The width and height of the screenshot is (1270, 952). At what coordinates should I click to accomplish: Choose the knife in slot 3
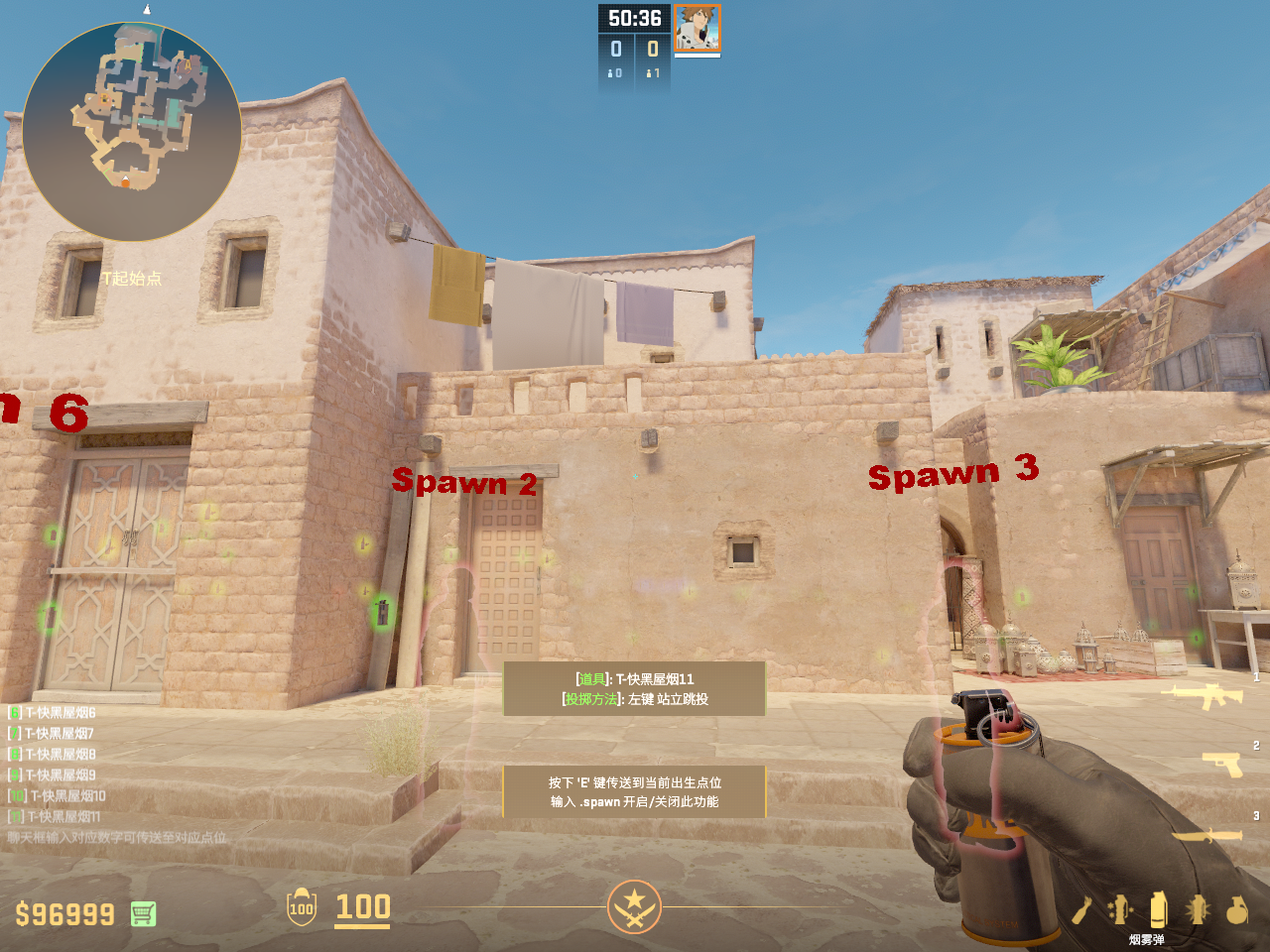tap(1206, 835)
